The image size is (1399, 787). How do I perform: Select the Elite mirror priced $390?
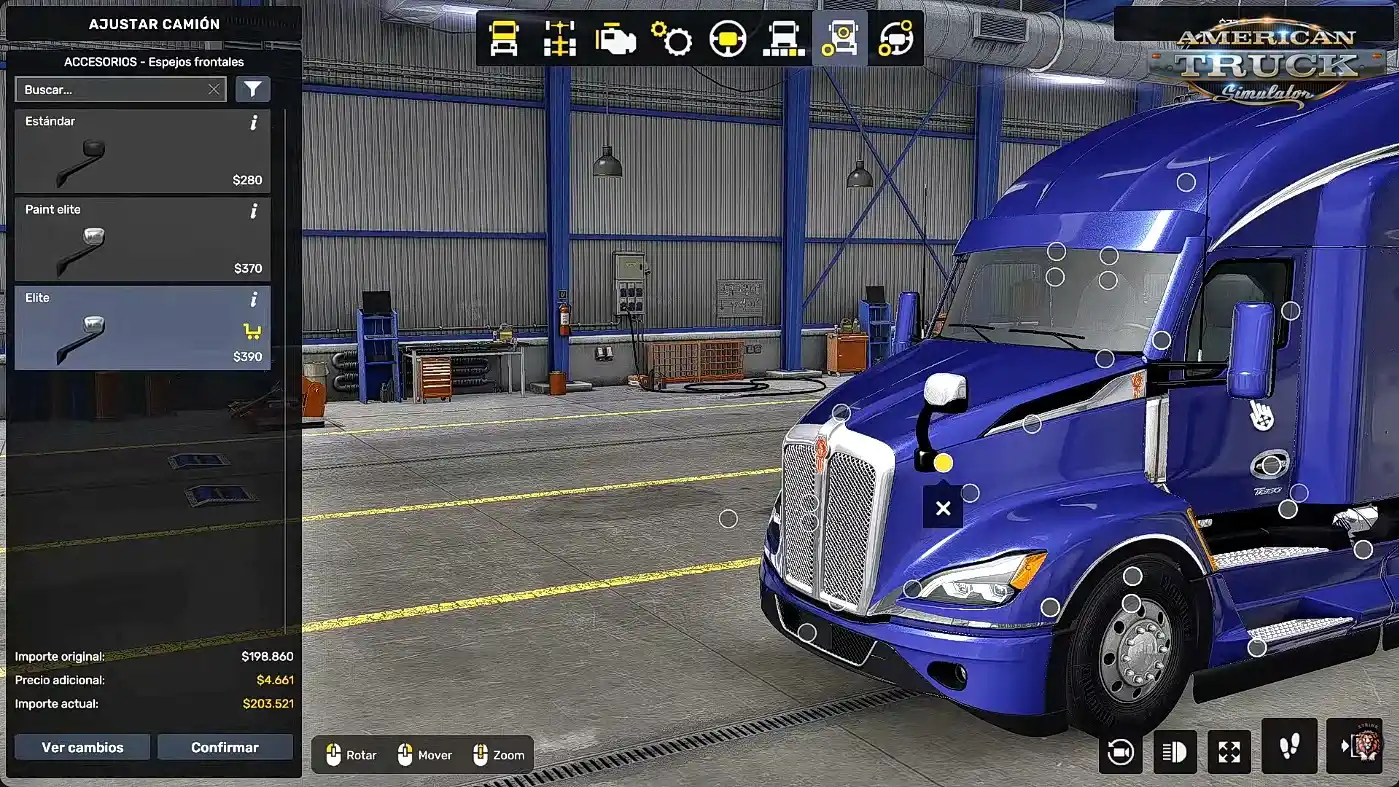pyautogui.click(x=142, y=328)
